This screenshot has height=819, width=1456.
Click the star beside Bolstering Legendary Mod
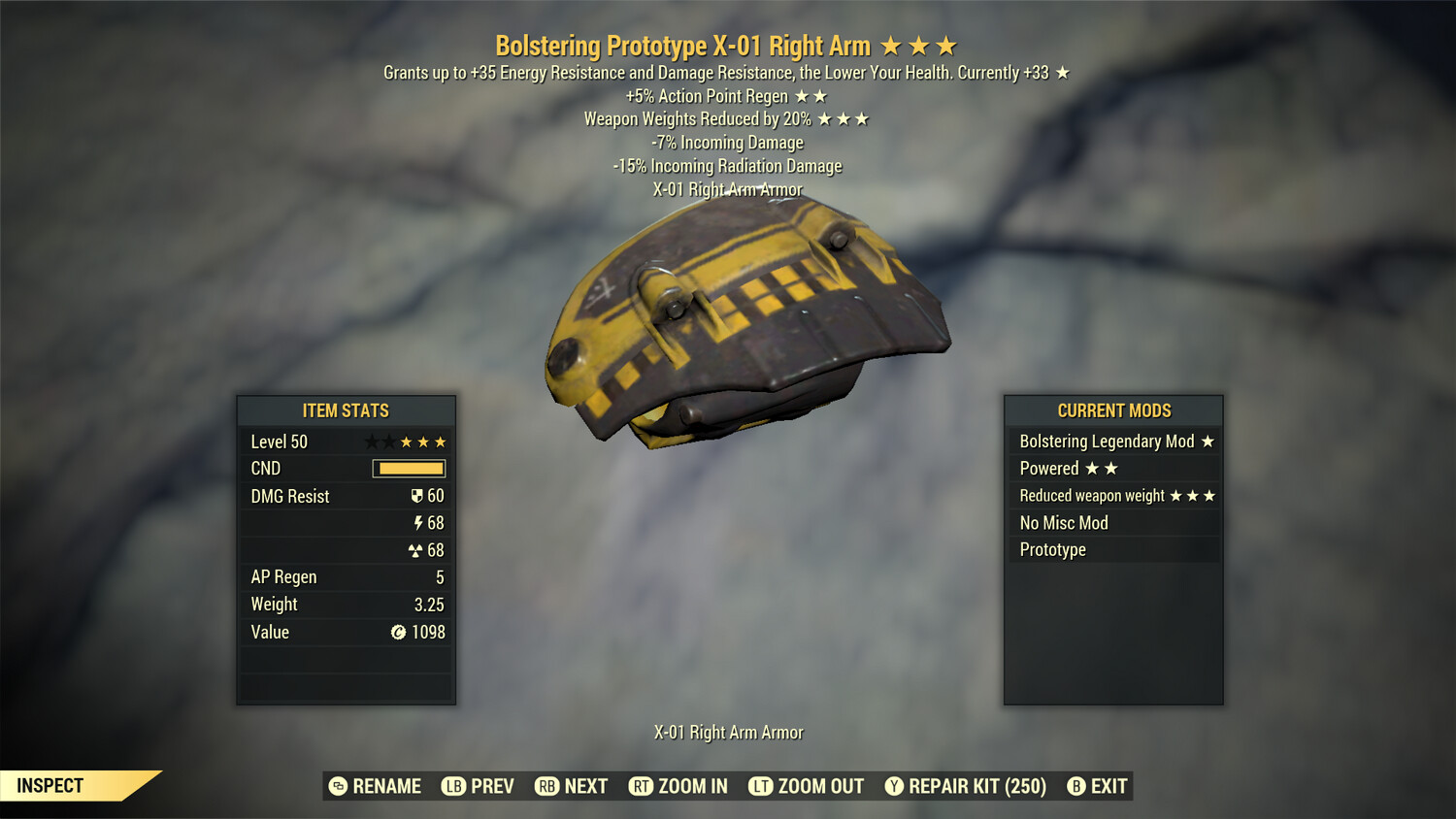(x=1207, y=441)
